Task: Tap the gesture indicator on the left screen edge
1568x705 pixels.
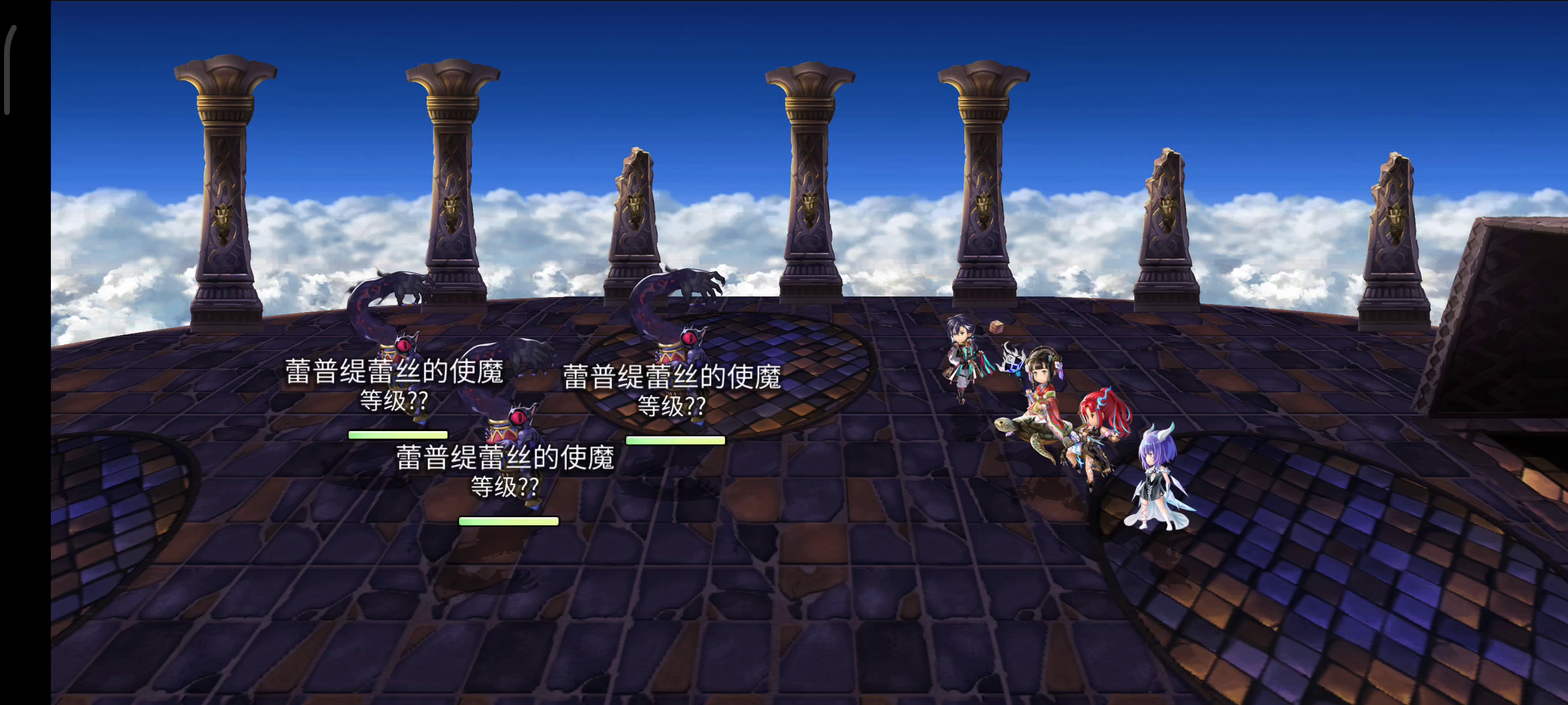Action: pos(9,70)
